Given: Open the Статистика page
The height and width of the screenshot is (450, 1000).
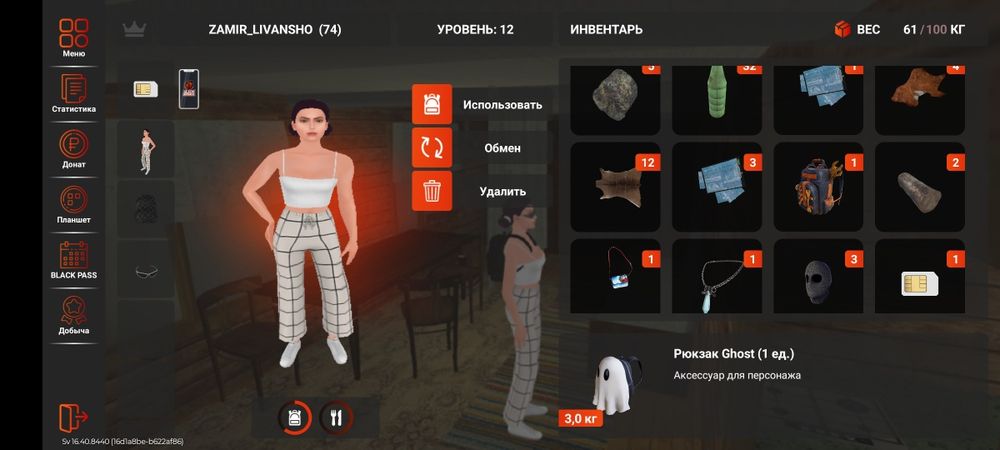Looking at the screenshot, I should click(73, 94).
